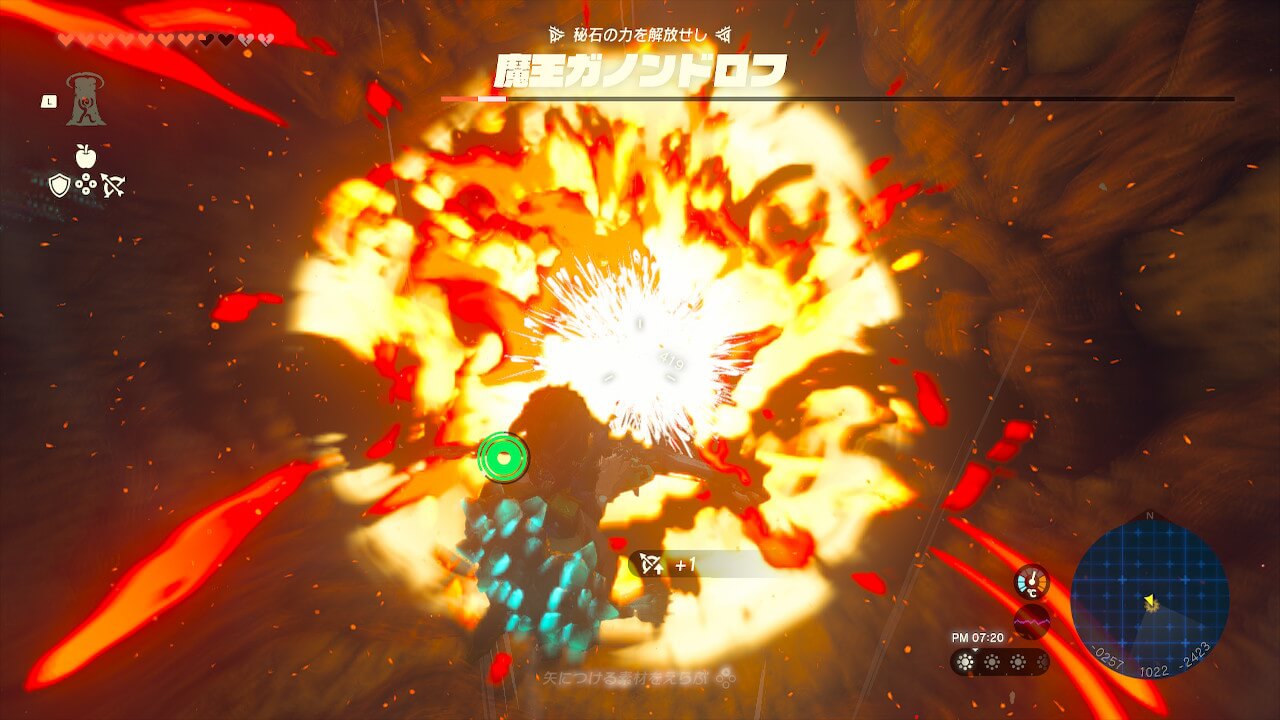Click the N compass marker above the minimap
This screenshot has width=1280, height=720.
(1149, 516)
